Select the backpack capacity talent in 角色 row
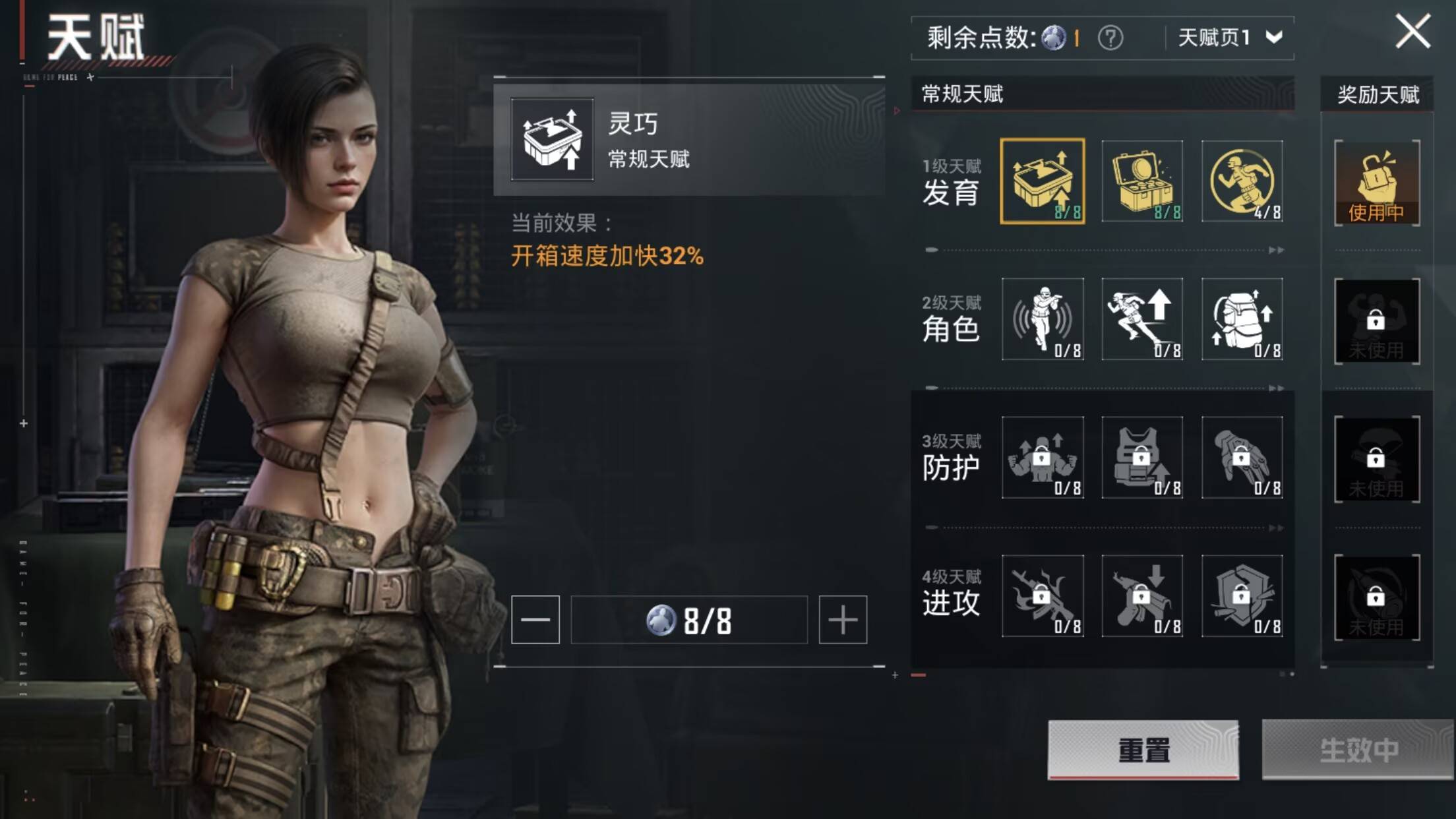The width and height of the screenshot is (1456, 819). (x=1243, y=320)
